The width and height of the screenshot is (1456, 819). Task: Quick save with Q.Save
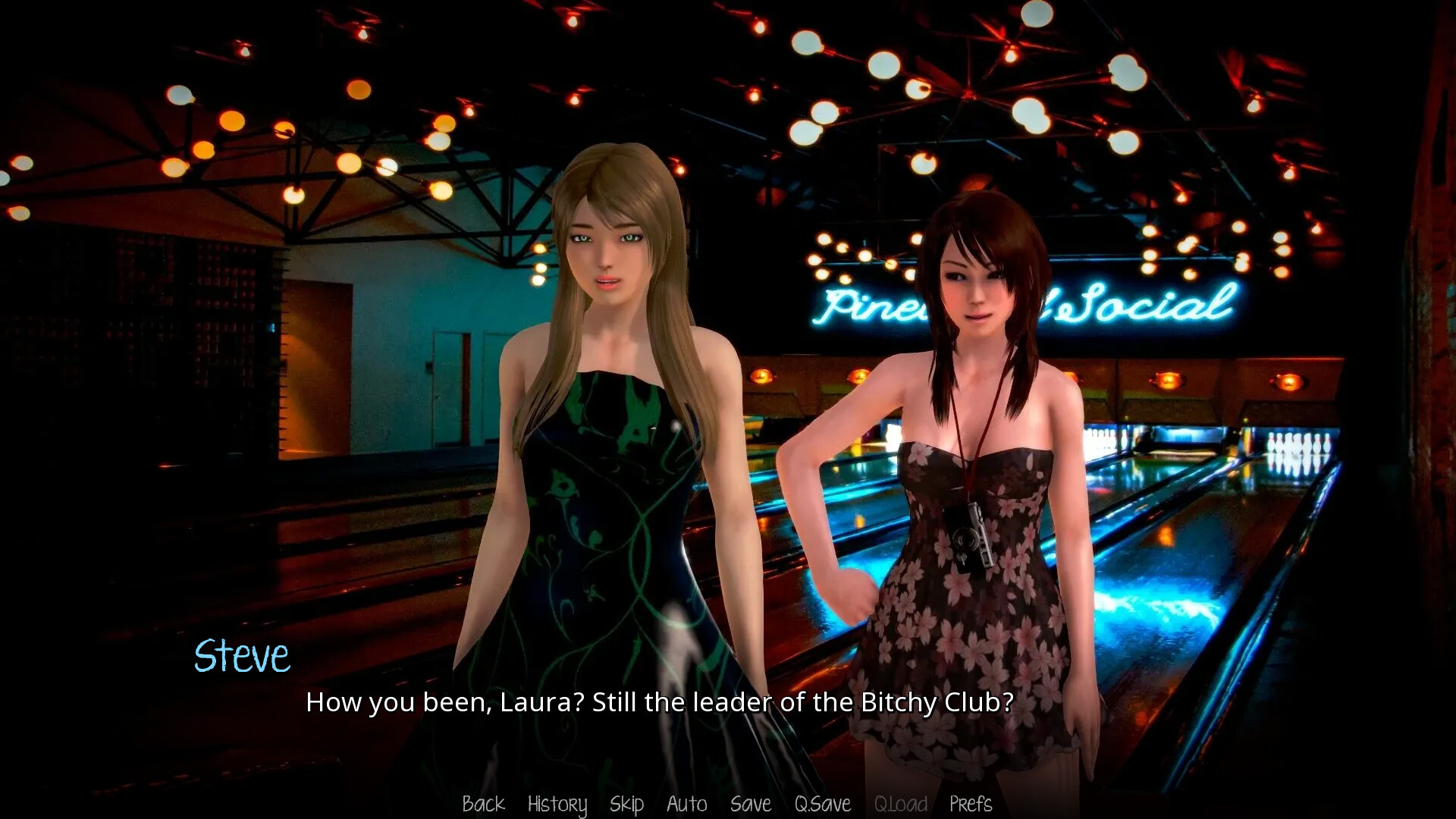(822, 804)
